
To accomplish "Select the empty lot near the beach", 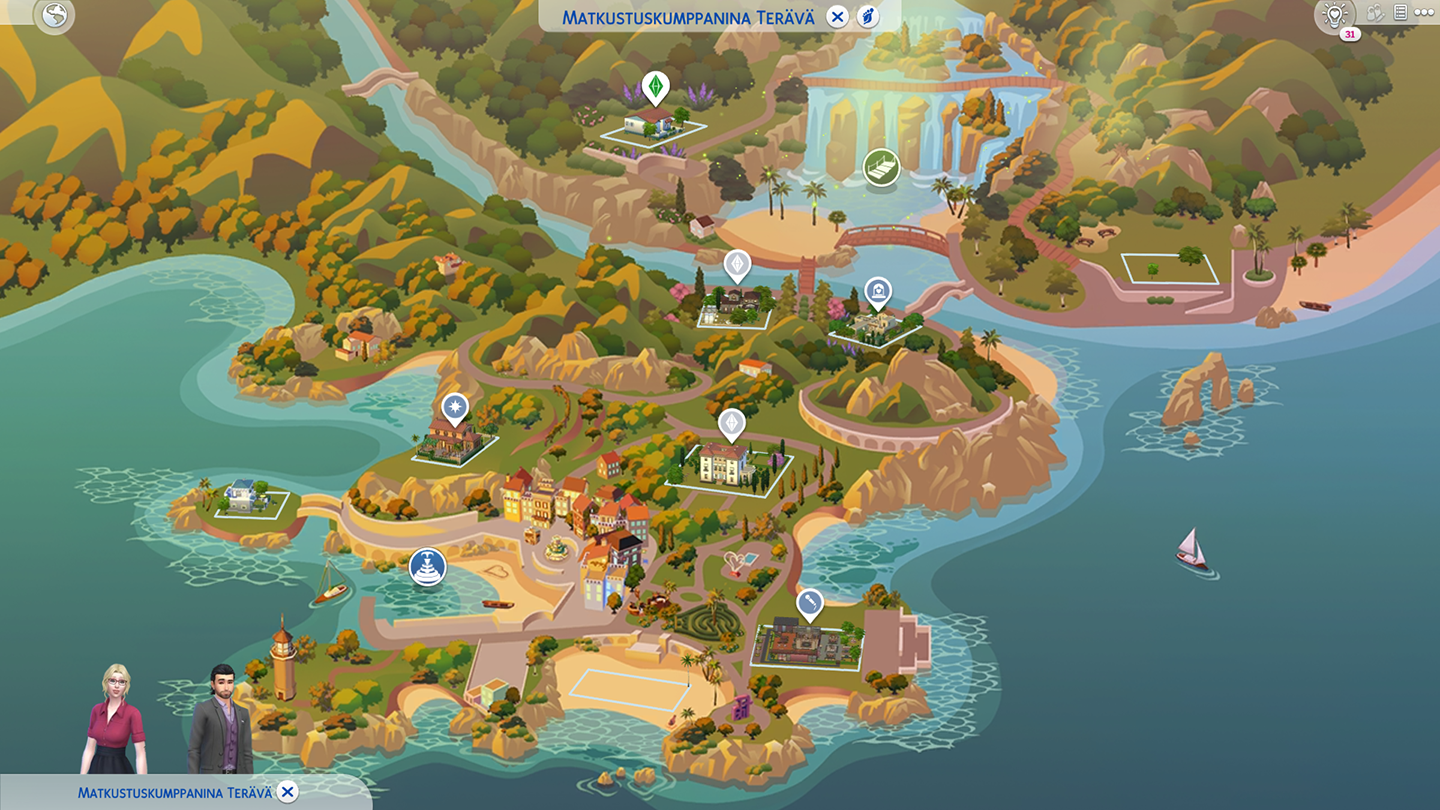I will pyautogui.click(x=1170, y=268).
